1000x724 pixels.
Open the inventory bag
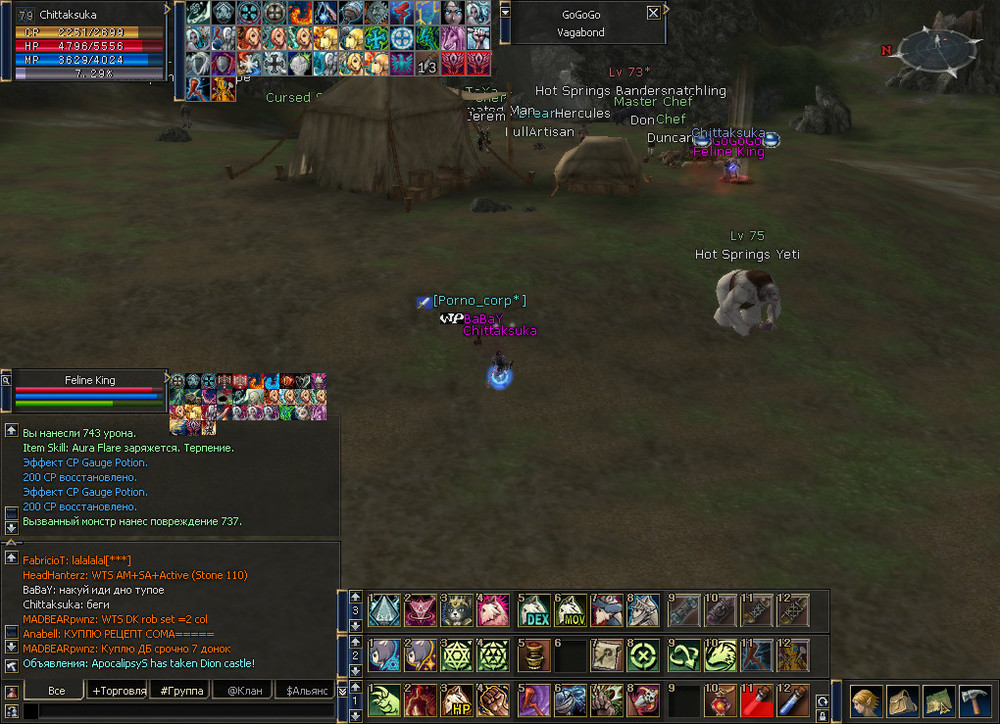pos(901,699)
